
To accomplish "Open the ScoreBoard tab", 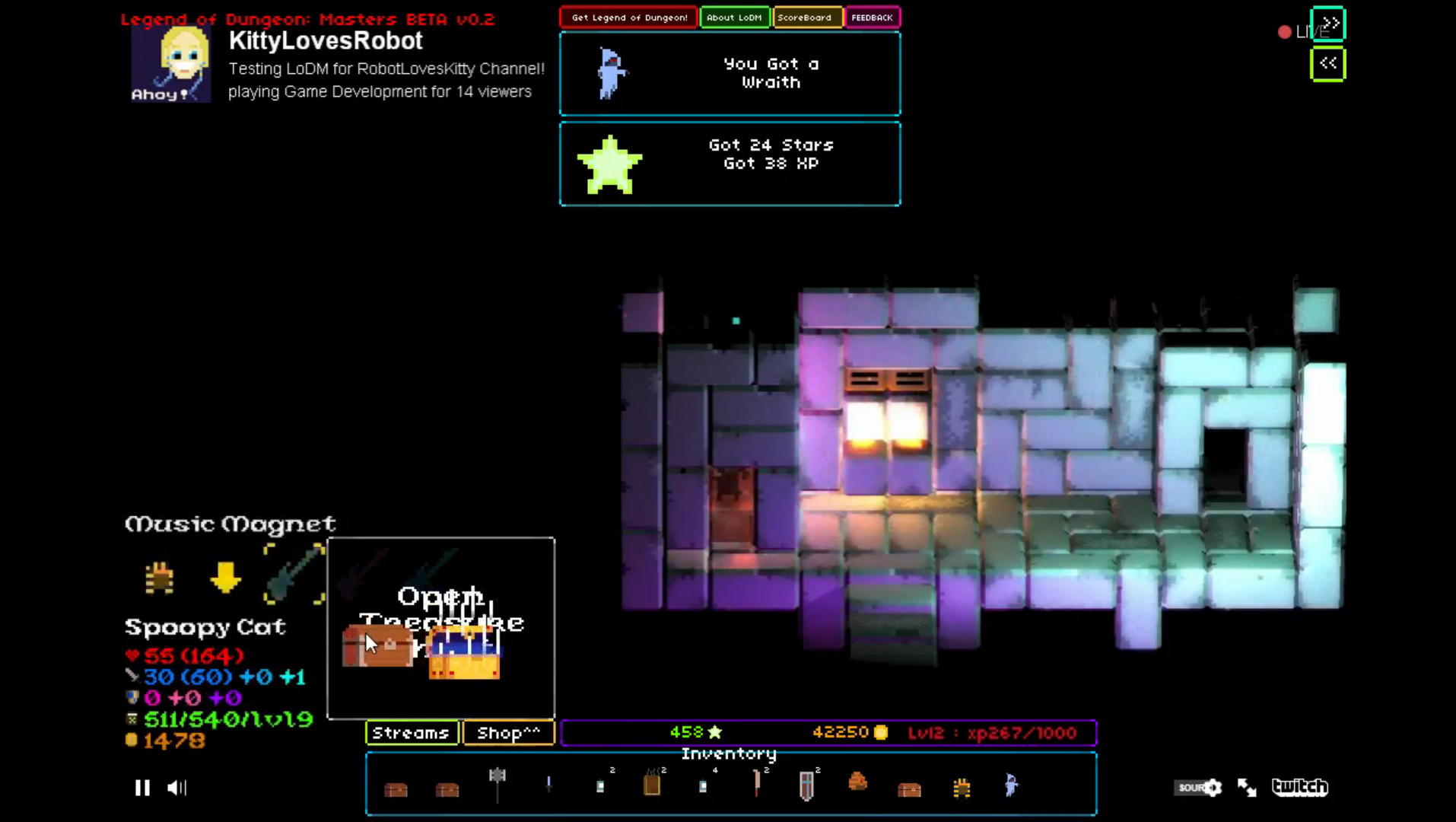I will coord(806,17).
